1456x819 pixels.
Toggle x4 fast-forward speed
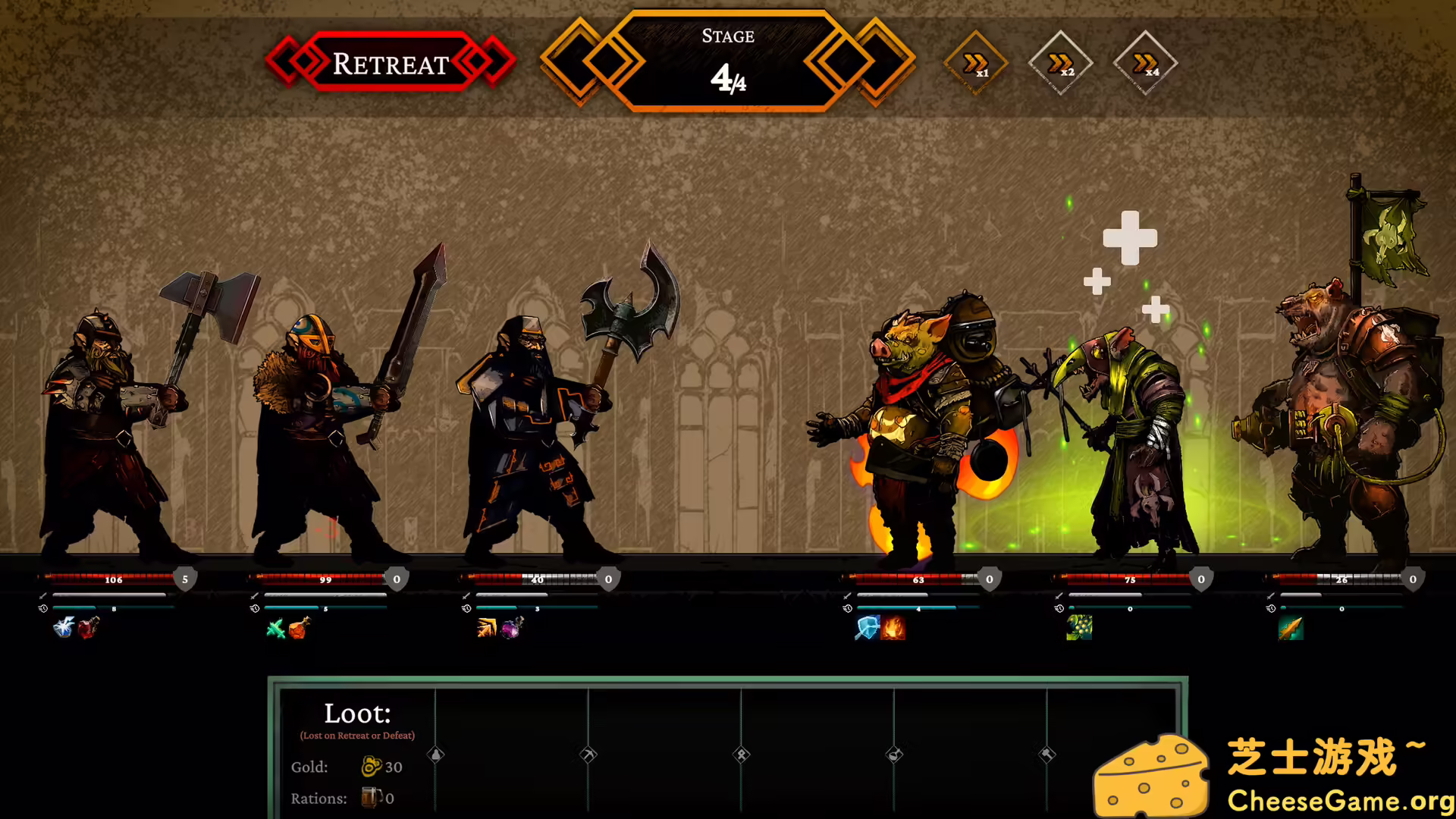tap(1145, 62)
